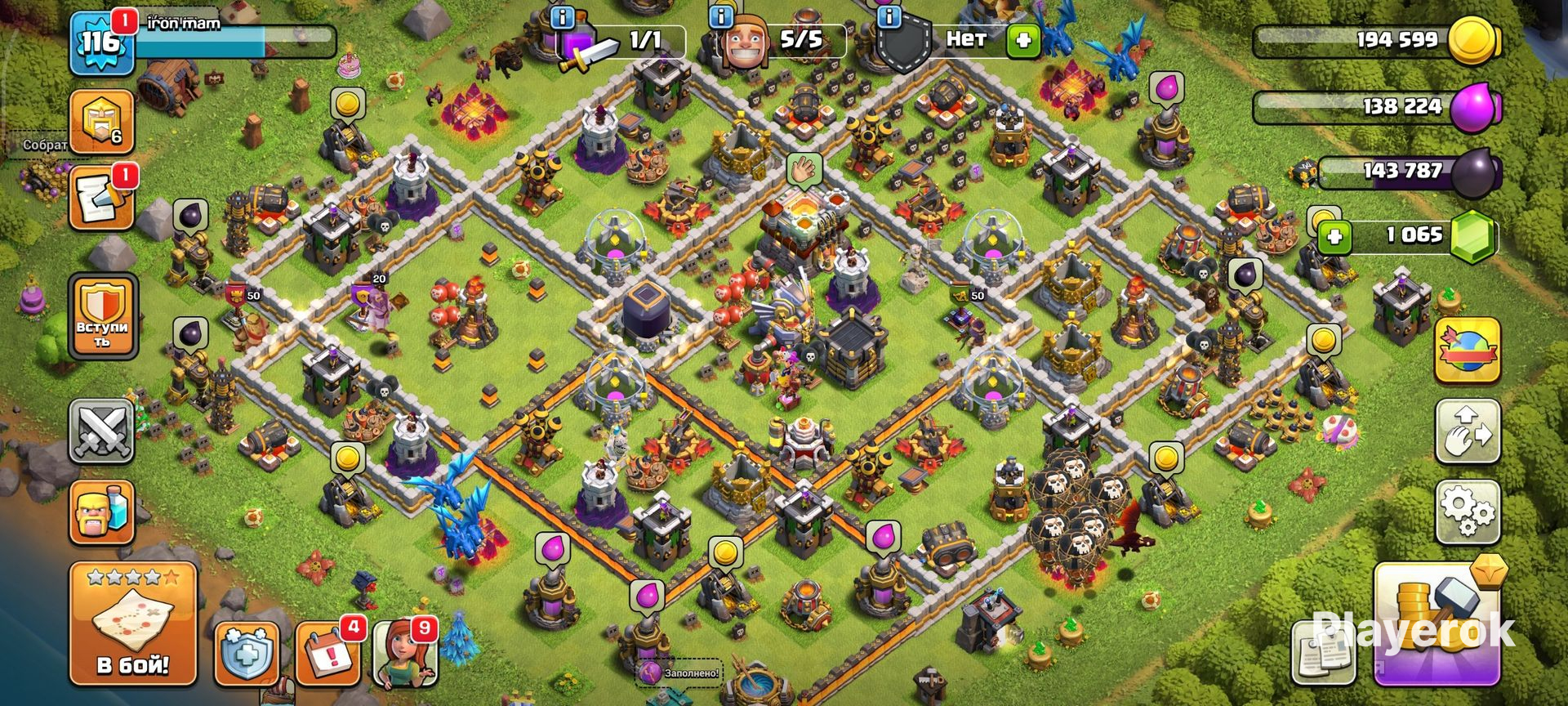Viewport: 1568px width, 706px height.
Task: Open the army training barbarian button
Action: click(x=102, y=512)
